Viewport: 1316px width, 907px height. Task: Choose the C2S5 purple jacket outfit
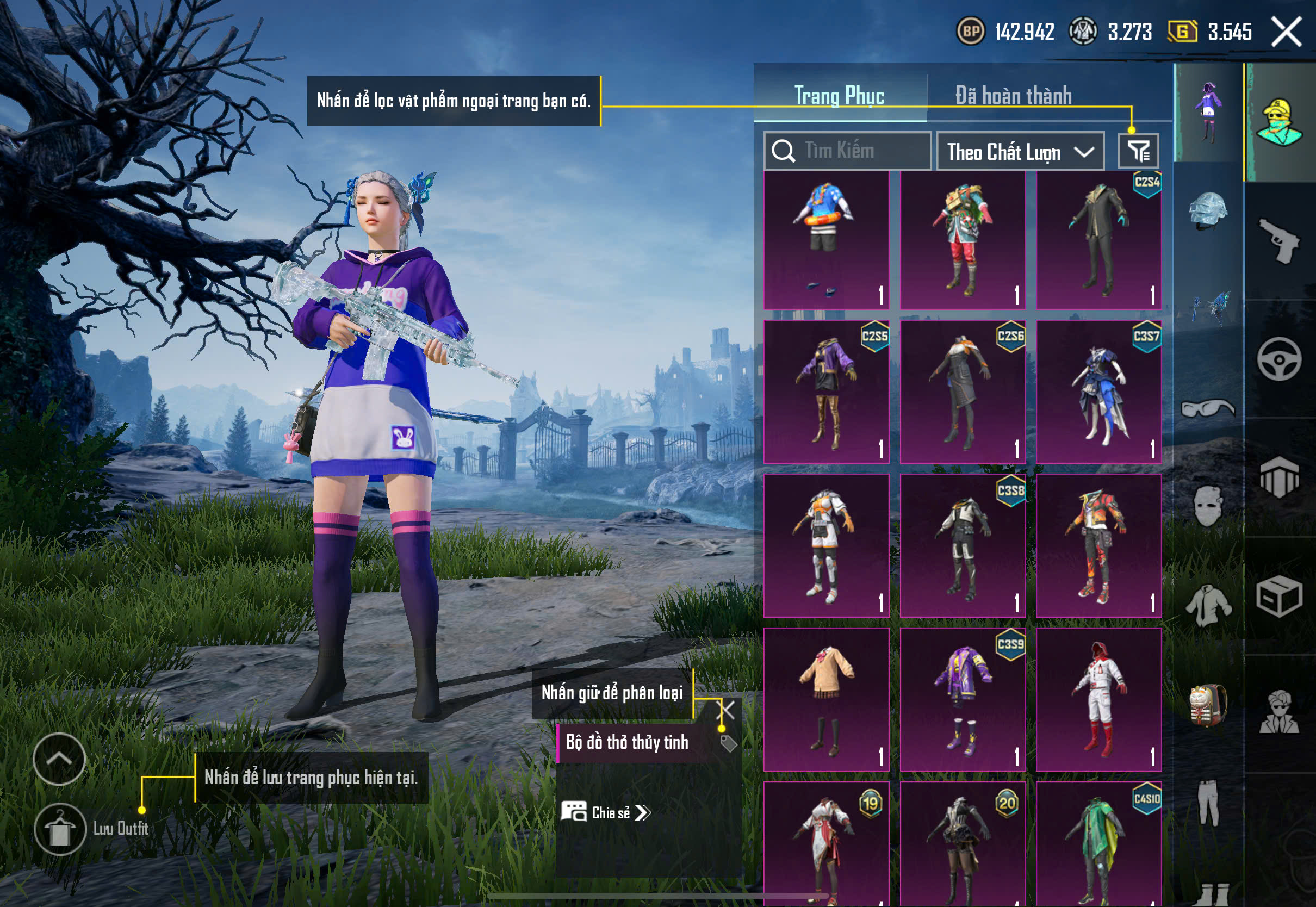pos(826,392)
